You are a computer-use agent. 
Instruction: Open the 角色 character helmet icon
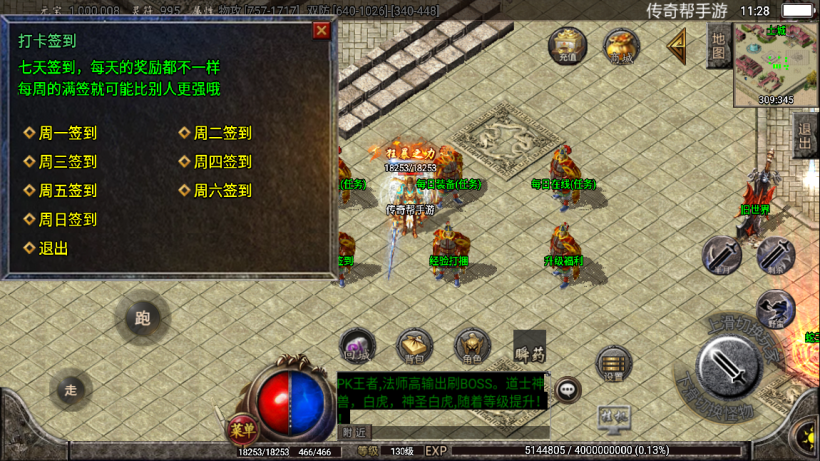coord(471,345)
